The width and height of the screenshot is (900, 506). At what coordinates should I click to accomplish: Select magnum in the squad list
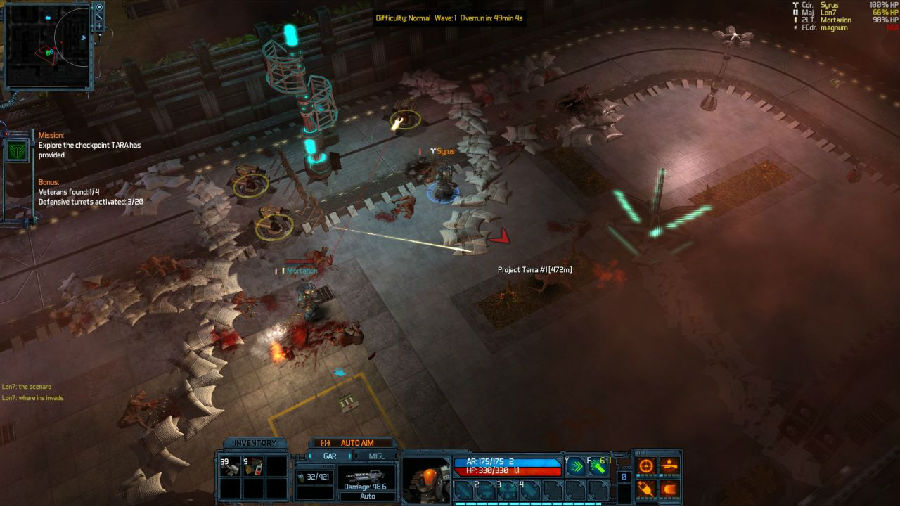[836, 28]
